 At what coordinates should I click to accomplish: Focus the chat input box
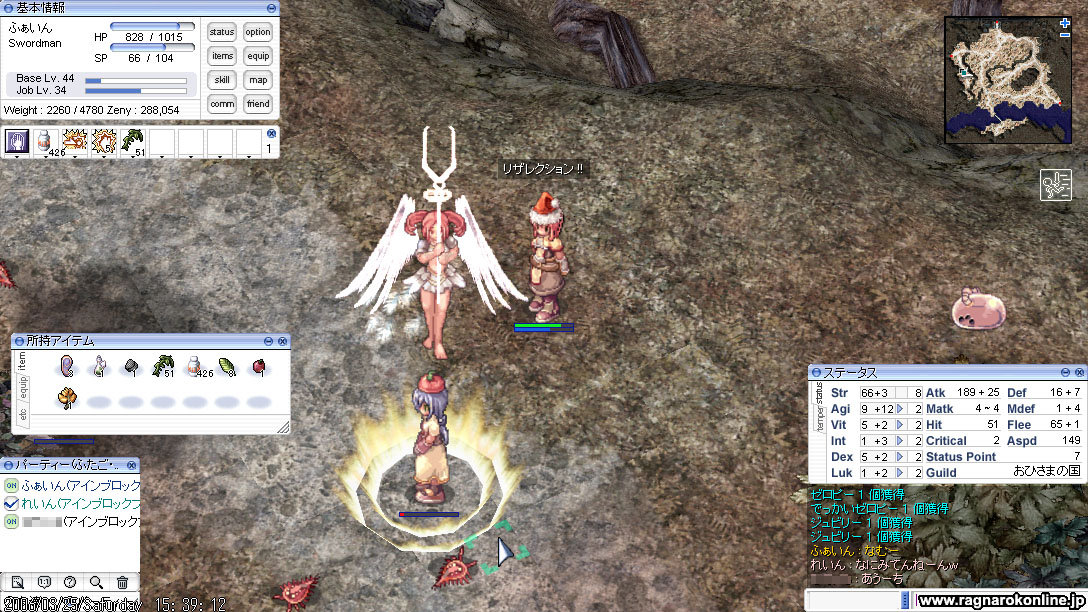pyautogui.click(x=855, y=599)
